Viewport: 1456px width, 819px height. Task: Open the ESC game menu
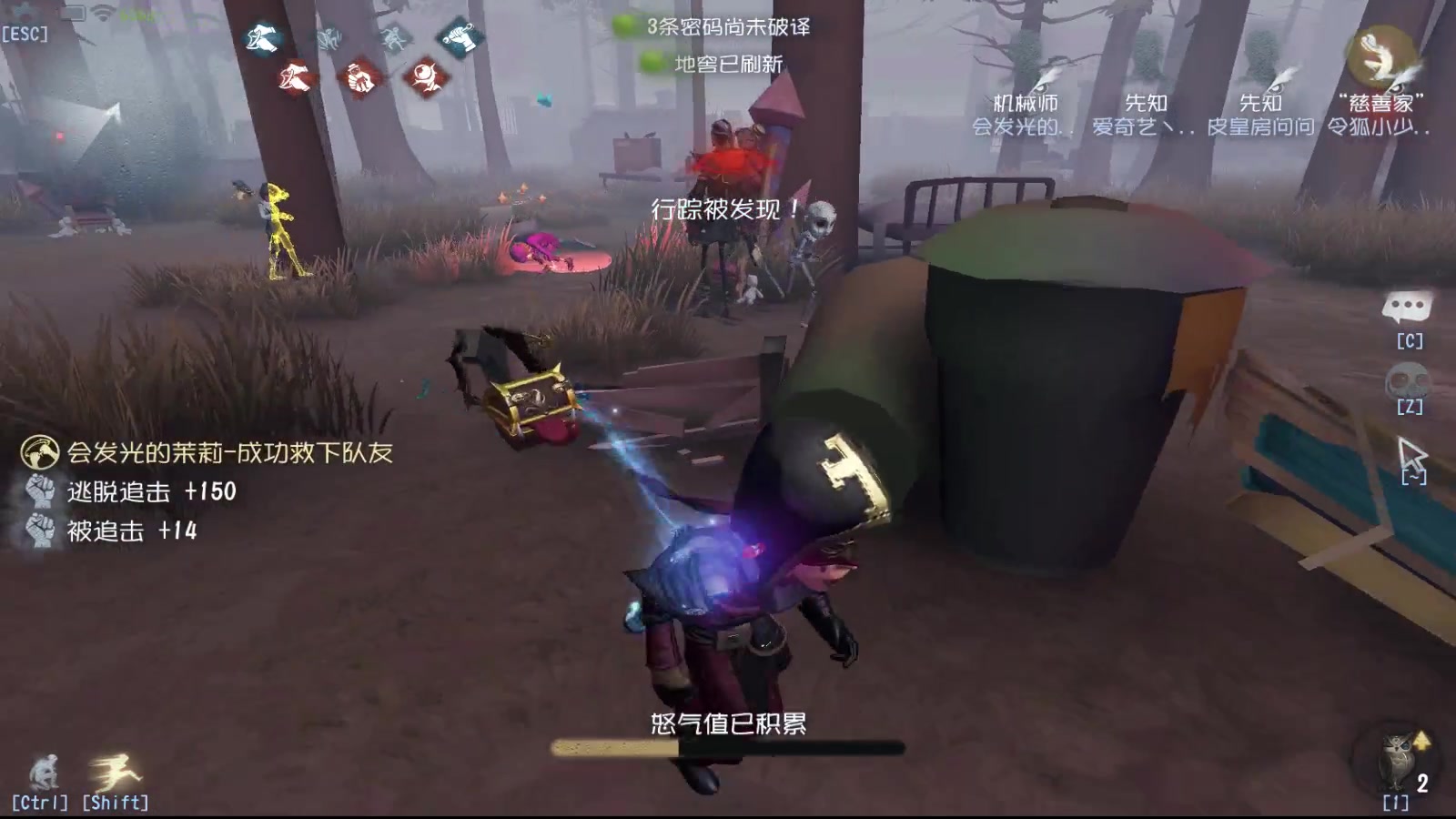(x=25, y=33)
